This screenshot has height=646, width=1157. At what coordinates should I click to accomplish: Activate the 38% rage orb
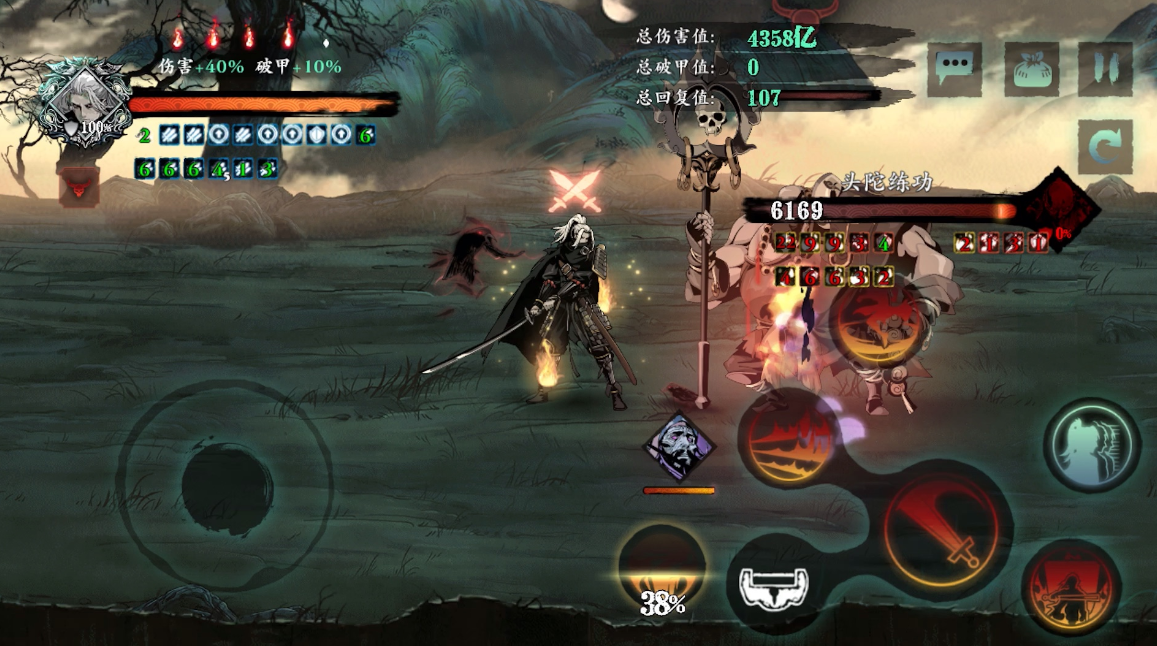(662, 570)
